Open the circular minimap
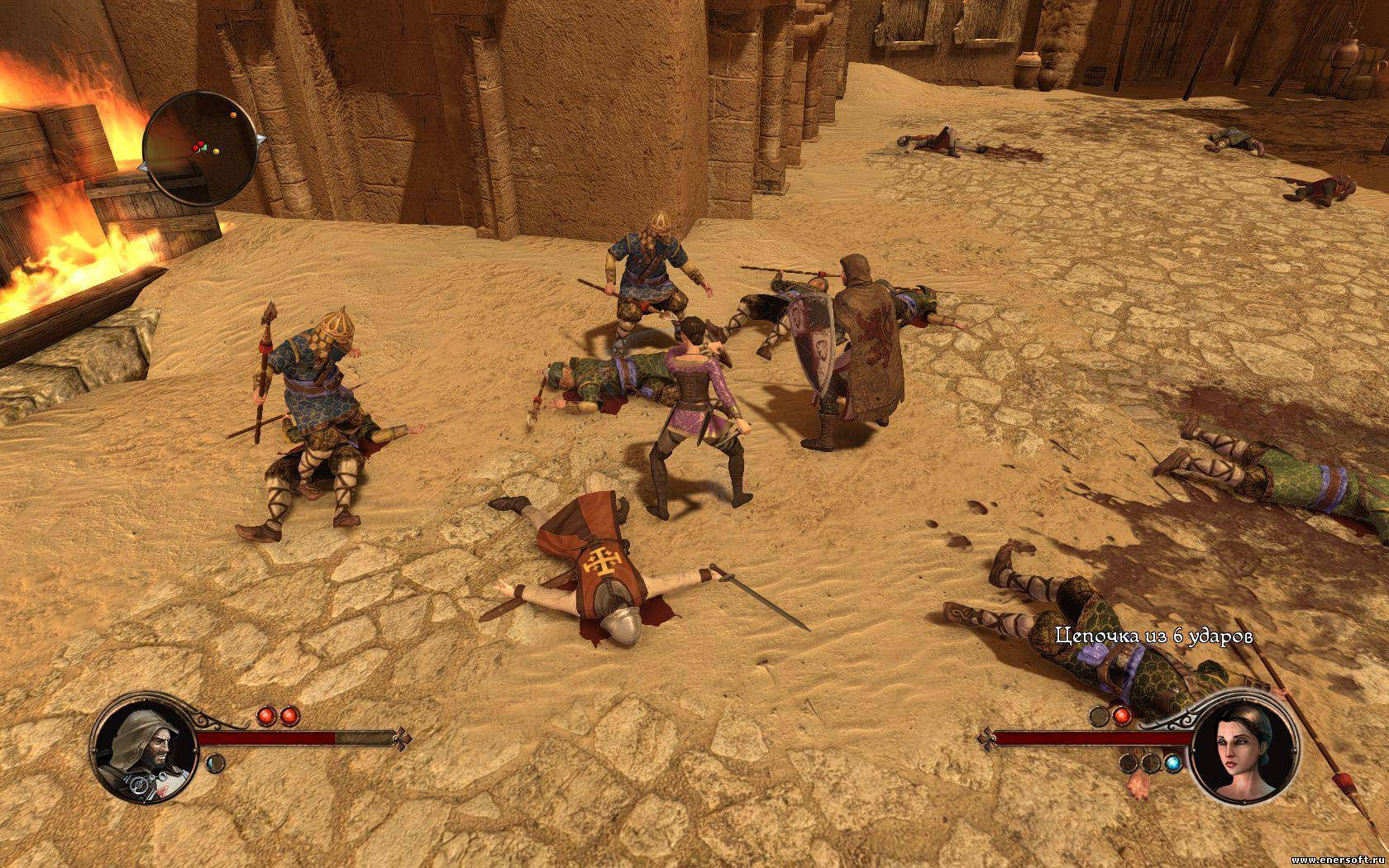Viewport: 1389px width, 868px height. point(200,149)
